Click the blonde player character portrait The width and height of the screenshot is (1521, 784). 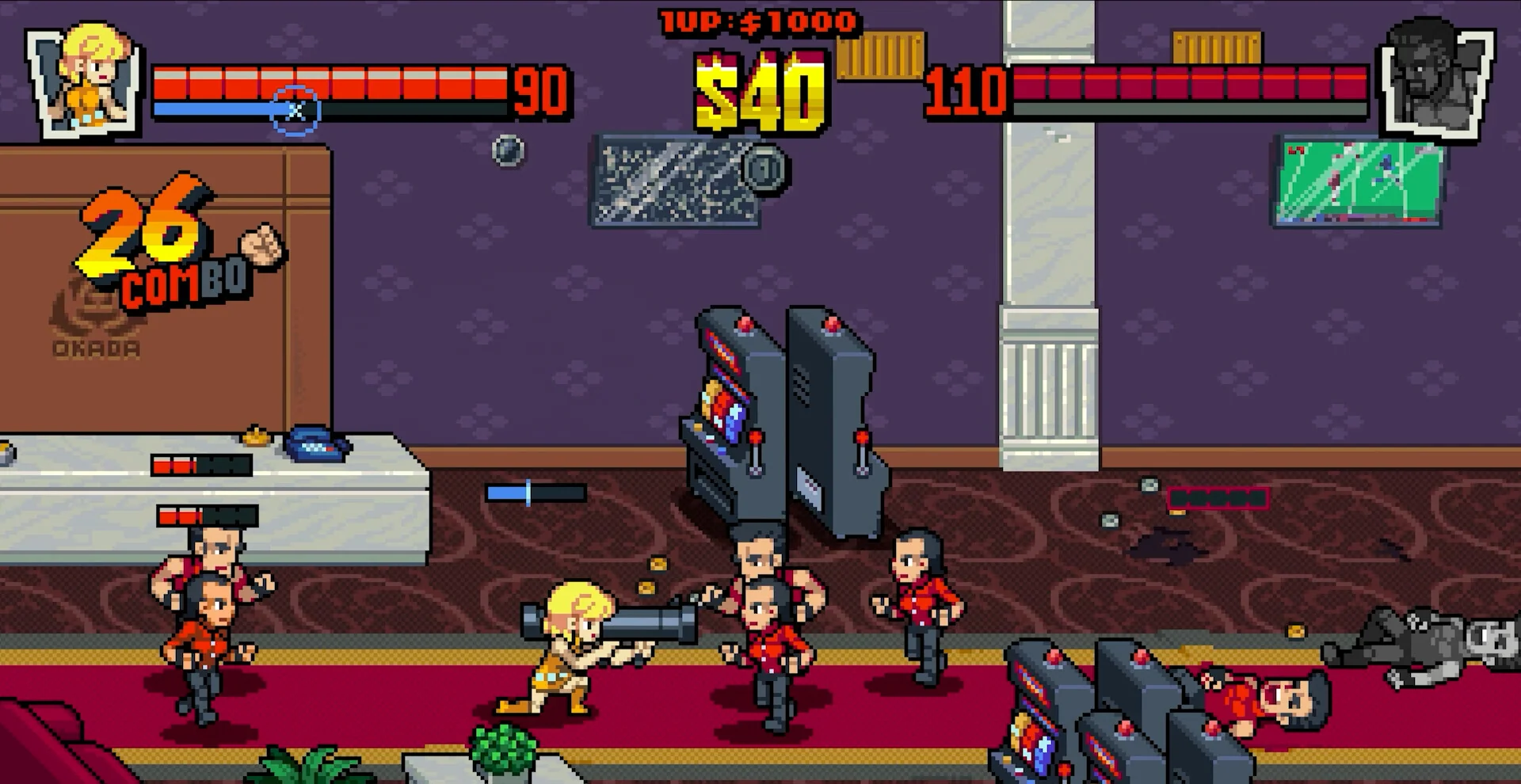[x=86, y=79]
